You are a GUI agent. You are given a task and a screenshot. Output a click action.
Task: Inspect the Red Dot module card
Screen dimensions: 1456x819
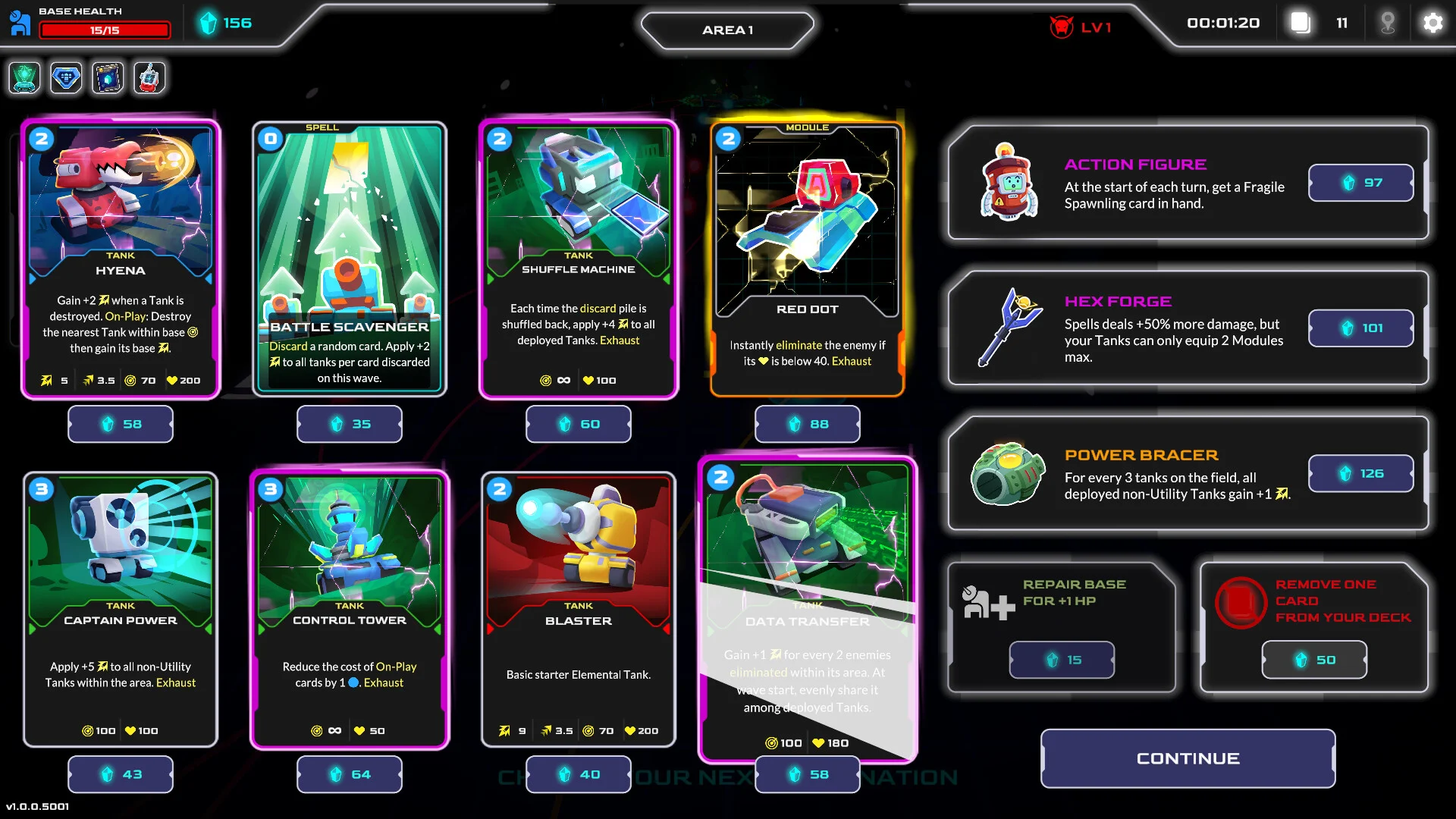click(808, 258)
